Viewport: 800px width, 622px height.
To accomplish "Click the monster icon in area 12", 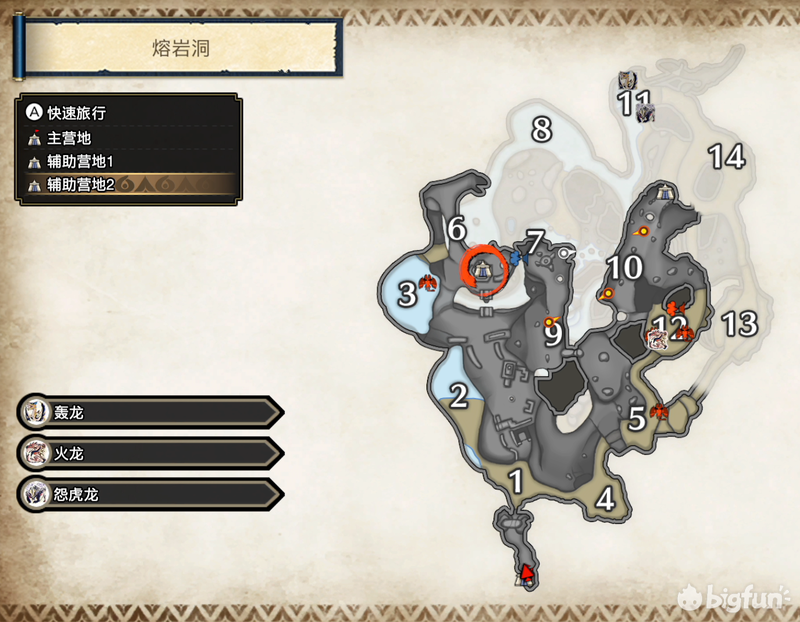I will [657, 337].
